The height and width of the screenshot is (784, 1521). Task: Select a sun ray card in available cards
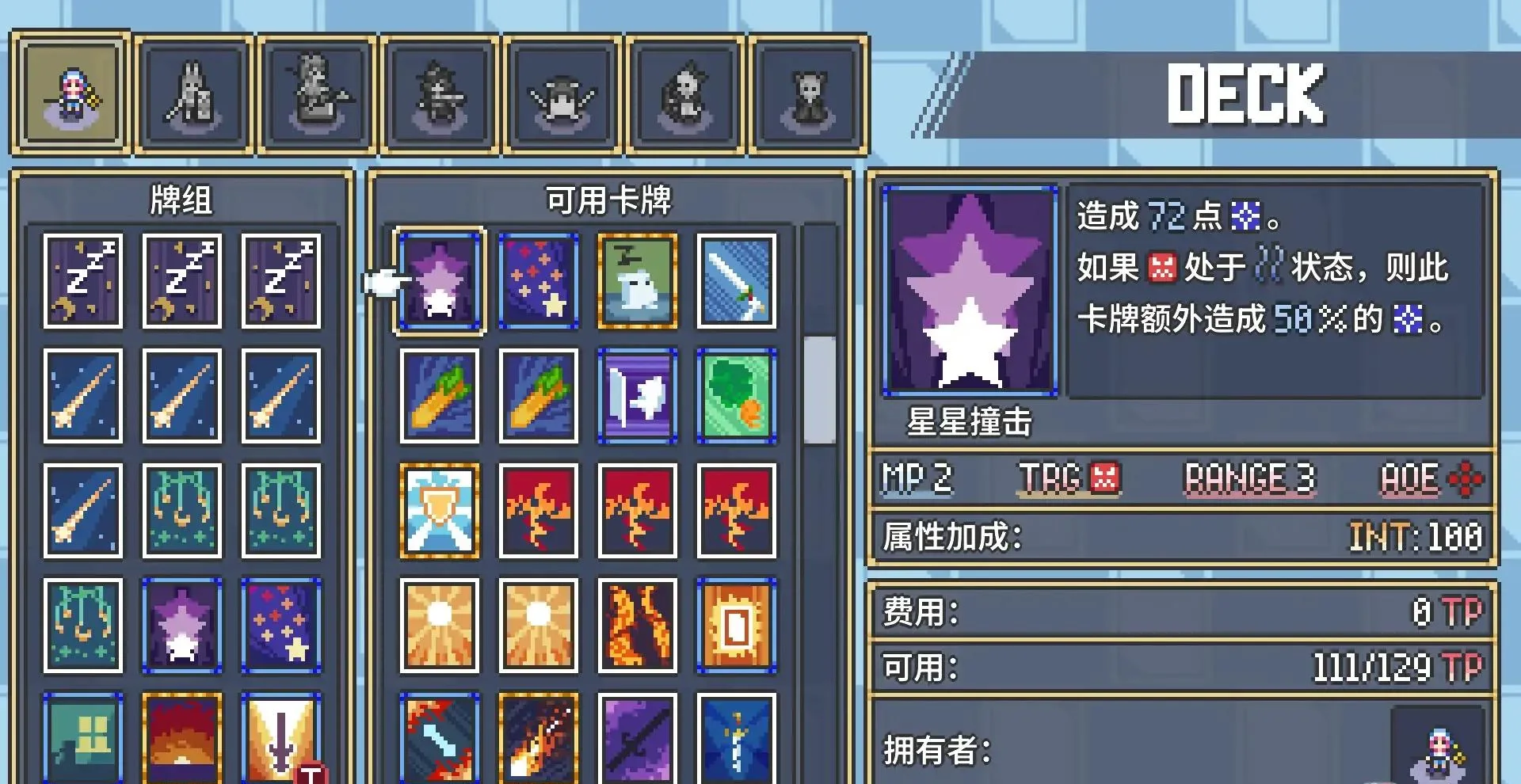(438, 626)
